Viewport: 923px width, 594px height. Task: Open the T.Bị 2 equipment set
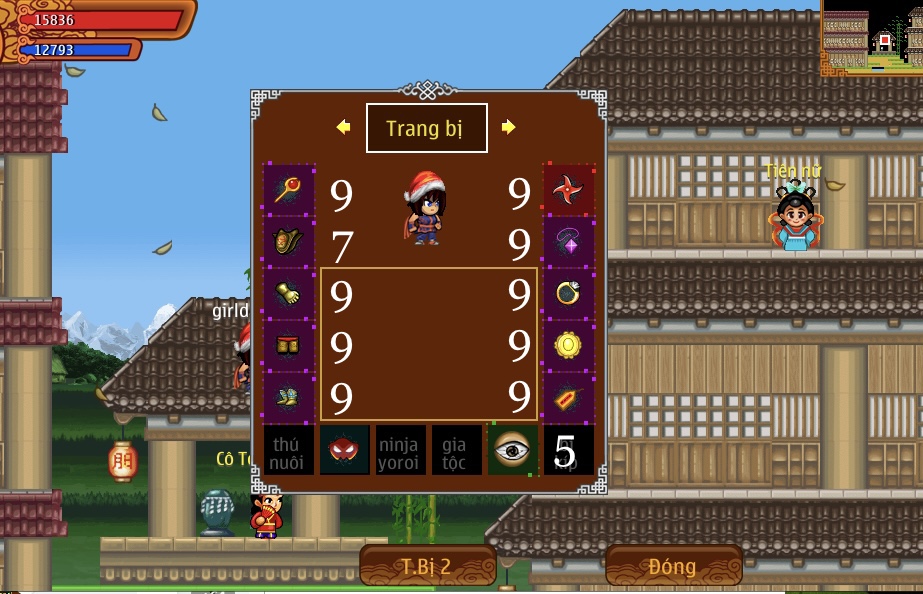click(428, 566)
